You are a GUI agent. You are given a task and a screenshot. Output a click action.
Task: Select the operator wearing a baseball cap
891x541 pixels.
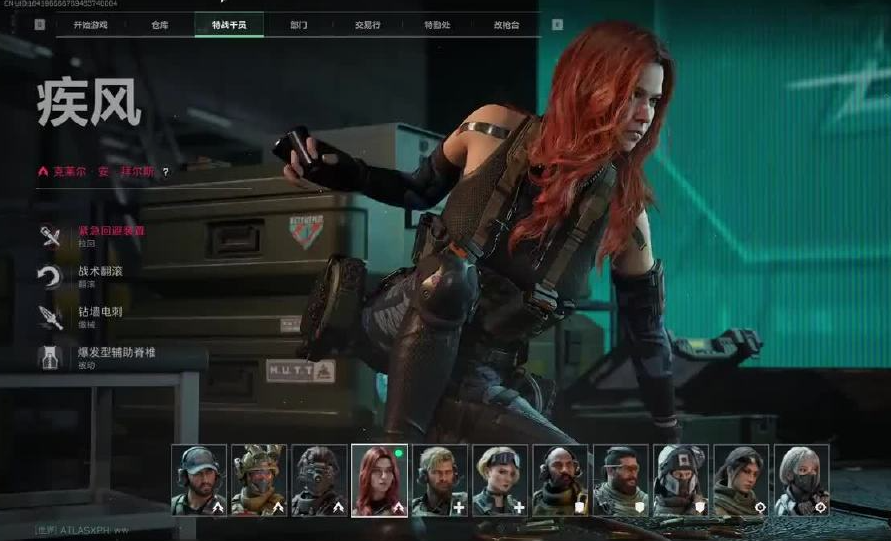pos(199,480)
